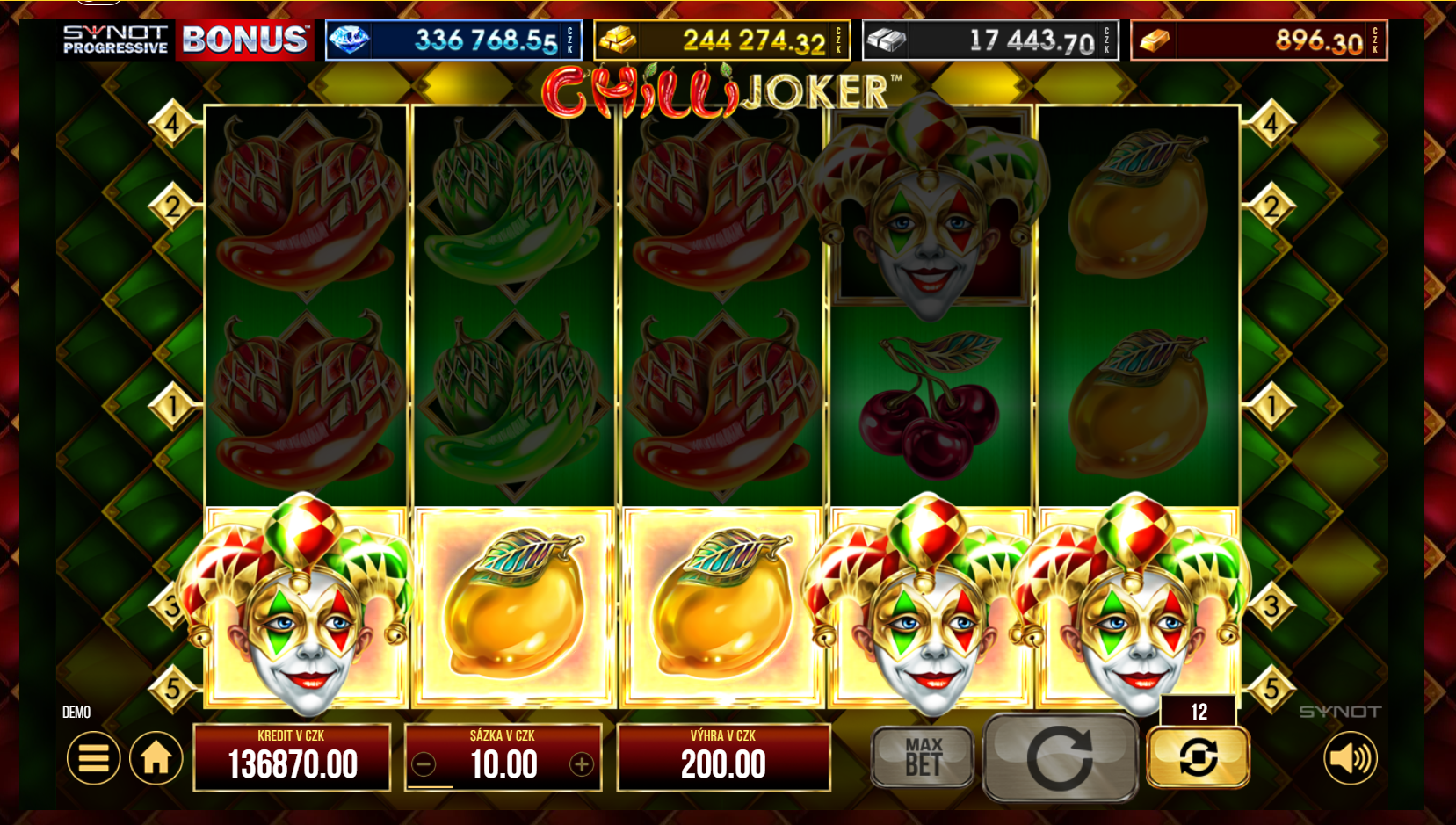1456x825 pixels.
Task: Mute the sound with speaker icon
Action: coord(1351,757)
